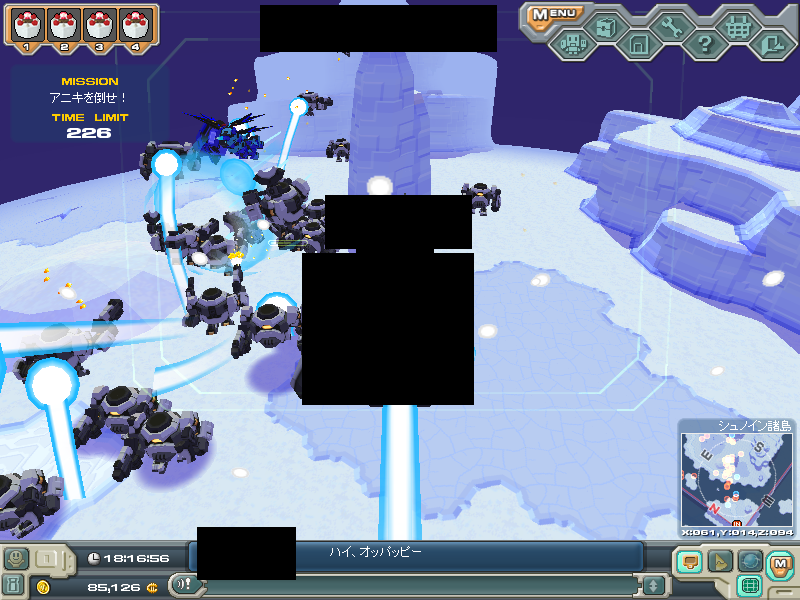Open the shopping basket shop icon
800x600 pixels.
[x=737, y=28]
